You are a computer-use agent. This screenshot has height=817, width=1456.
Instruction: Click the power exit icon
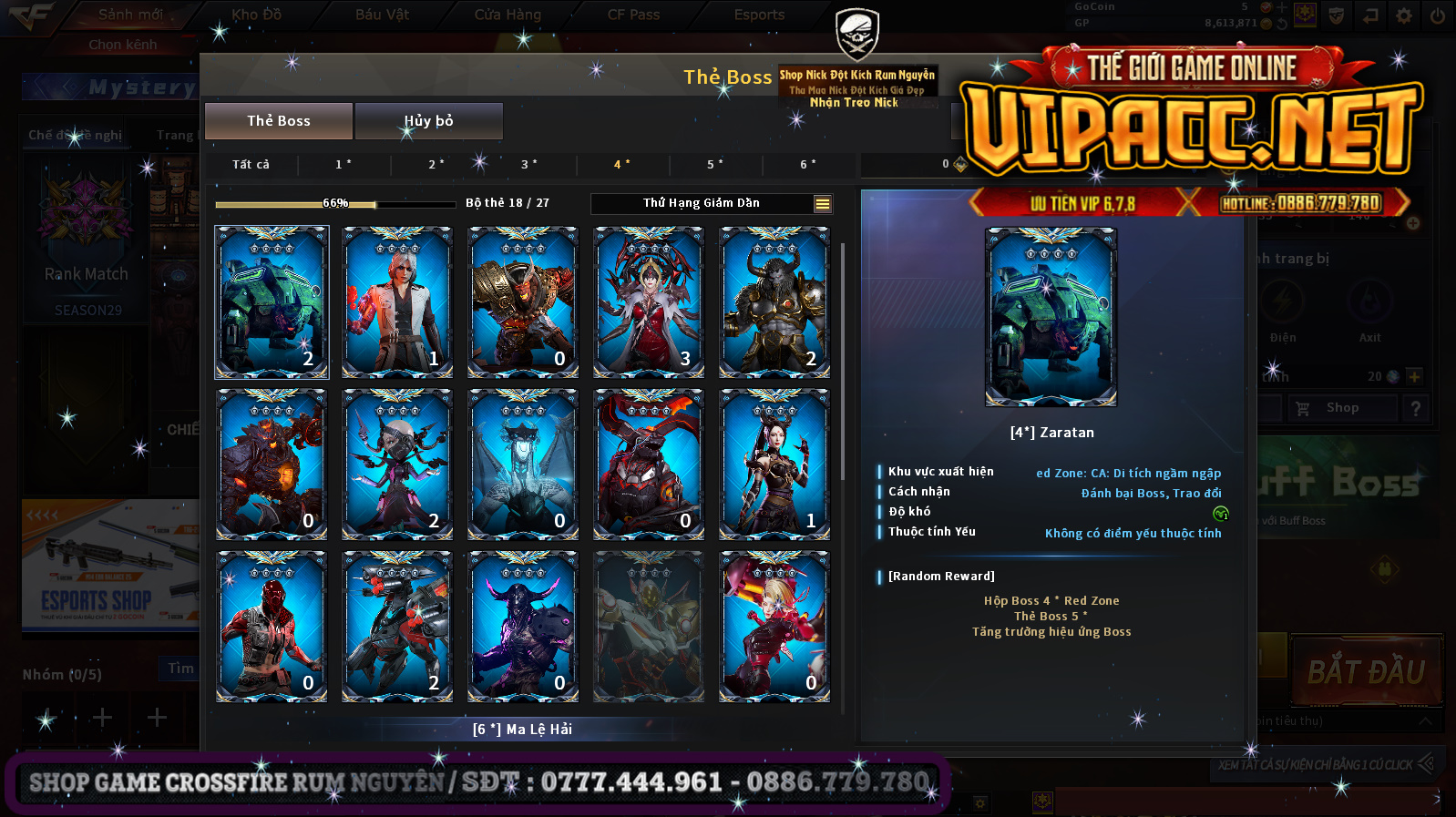1437,15
